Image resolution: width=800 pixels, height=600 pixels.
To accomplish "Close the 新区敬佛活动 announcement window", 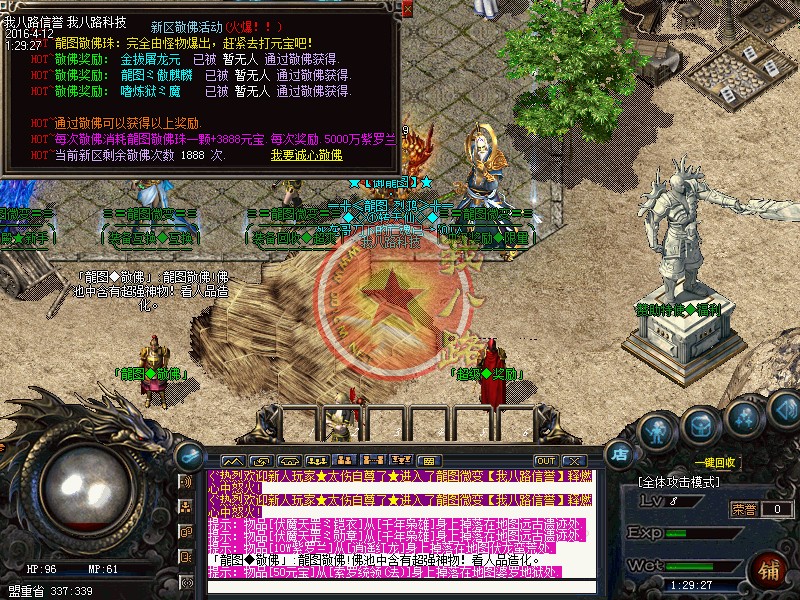I will pos(407,9).
